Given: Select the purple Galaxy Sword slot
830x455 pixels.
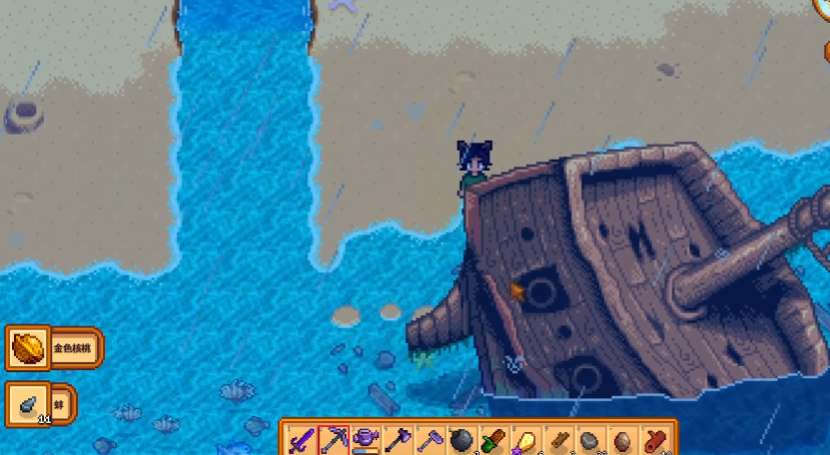Looking at the screenshot, I should (x=301, y=440).
